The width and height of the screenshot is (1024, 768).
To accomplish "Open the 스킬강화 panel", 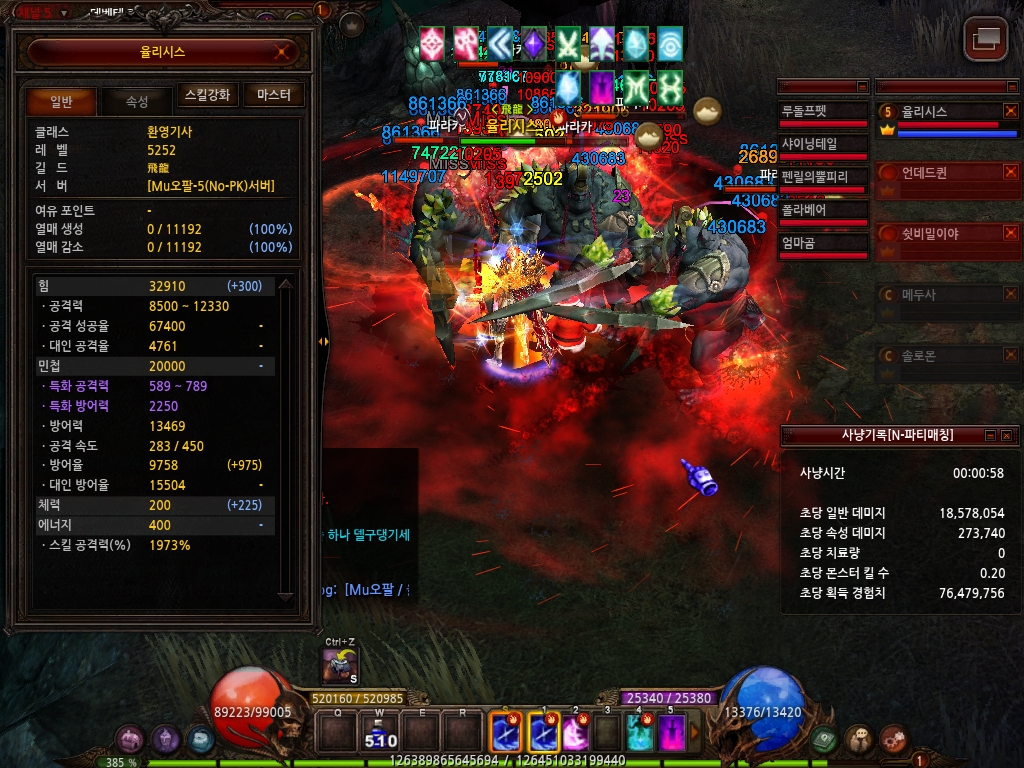I will click(208, 95).
